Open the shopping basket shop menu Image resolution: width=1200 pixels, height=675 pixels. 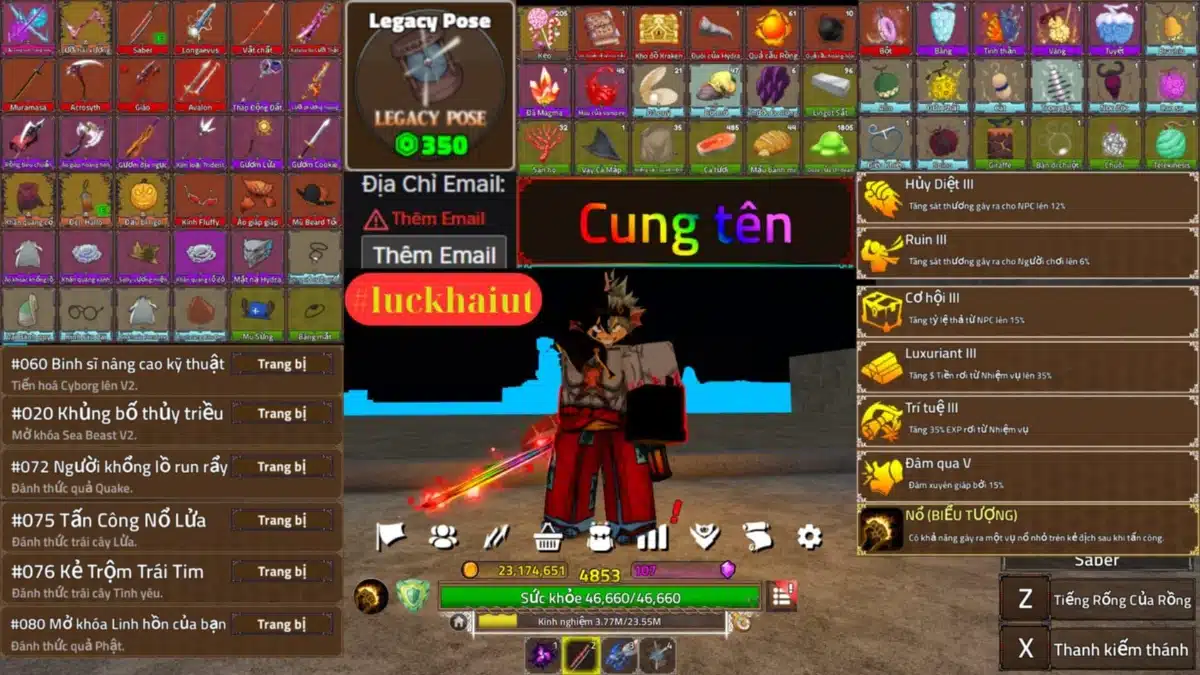click(x=547, y=538)
